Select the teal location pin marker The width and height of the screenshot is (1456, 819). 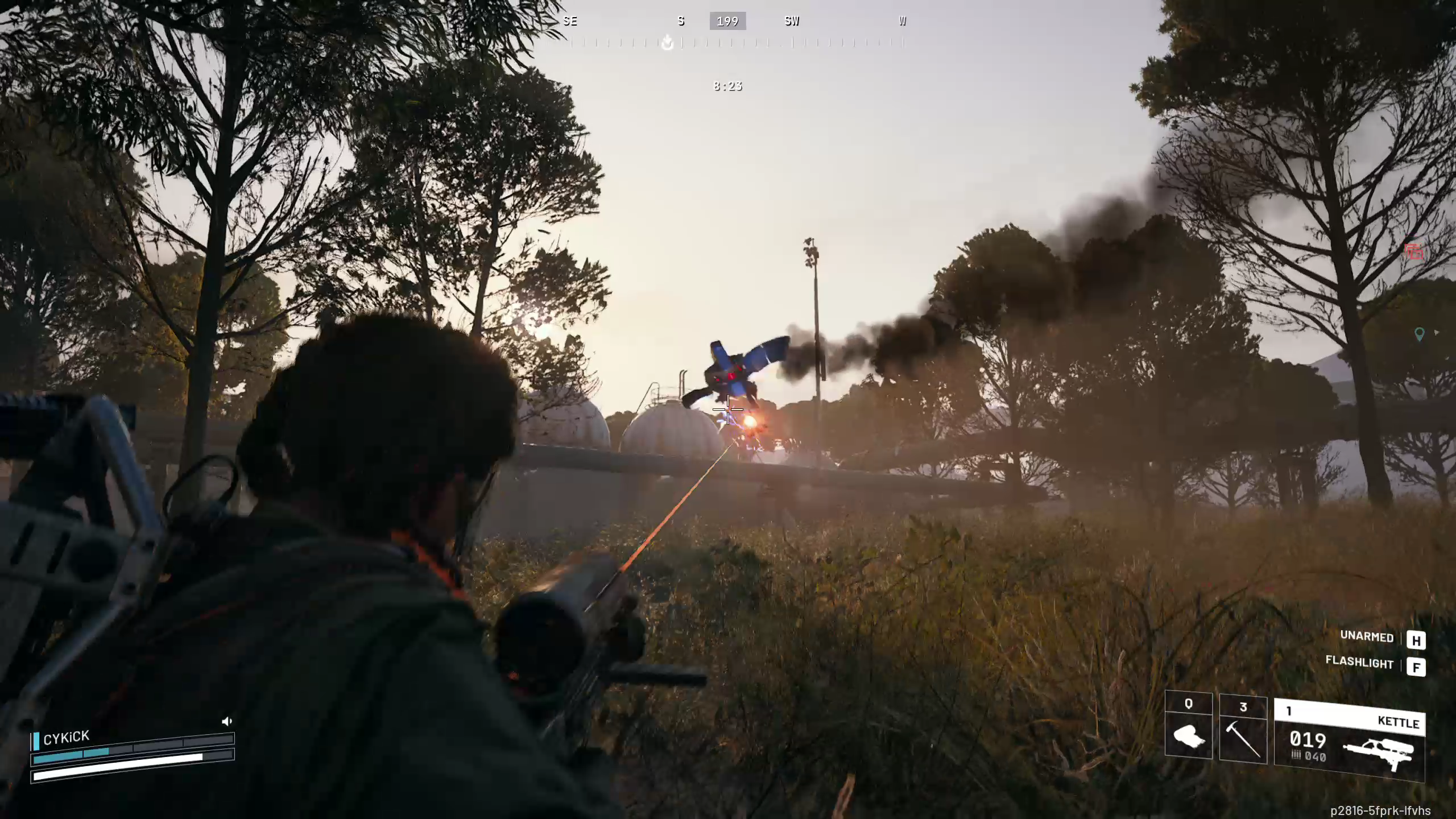click(1420, 334)
